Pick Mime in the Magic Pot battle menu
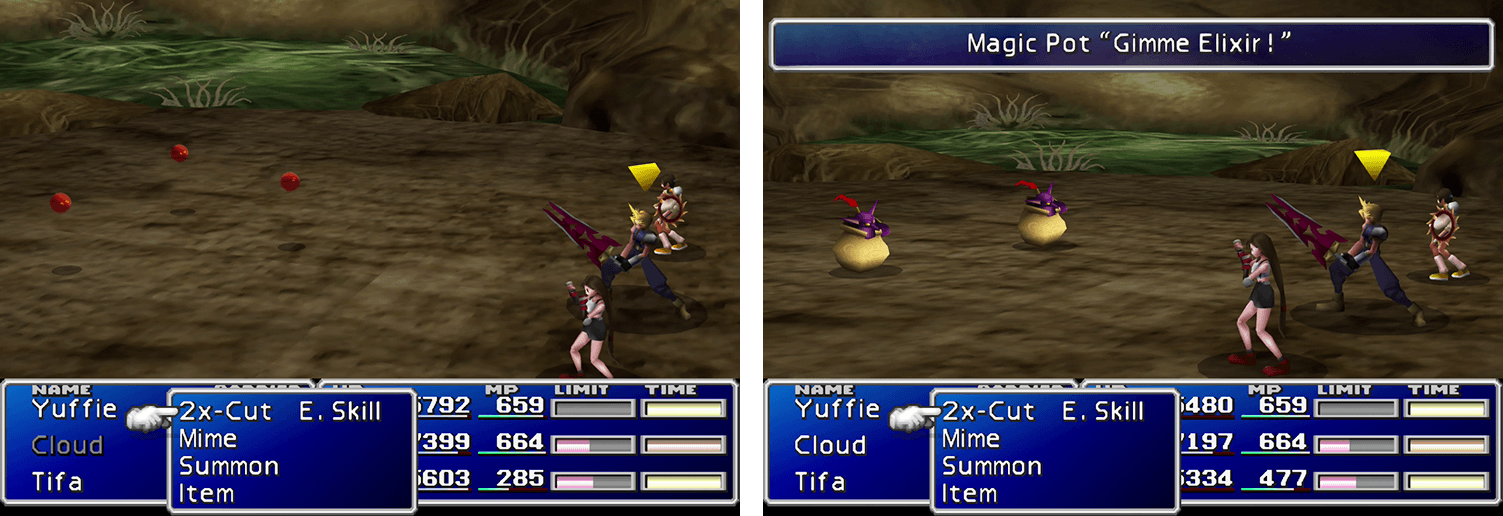Image resolution: width=1503 pixels, height=516 pixels. (x=970, y=439)
